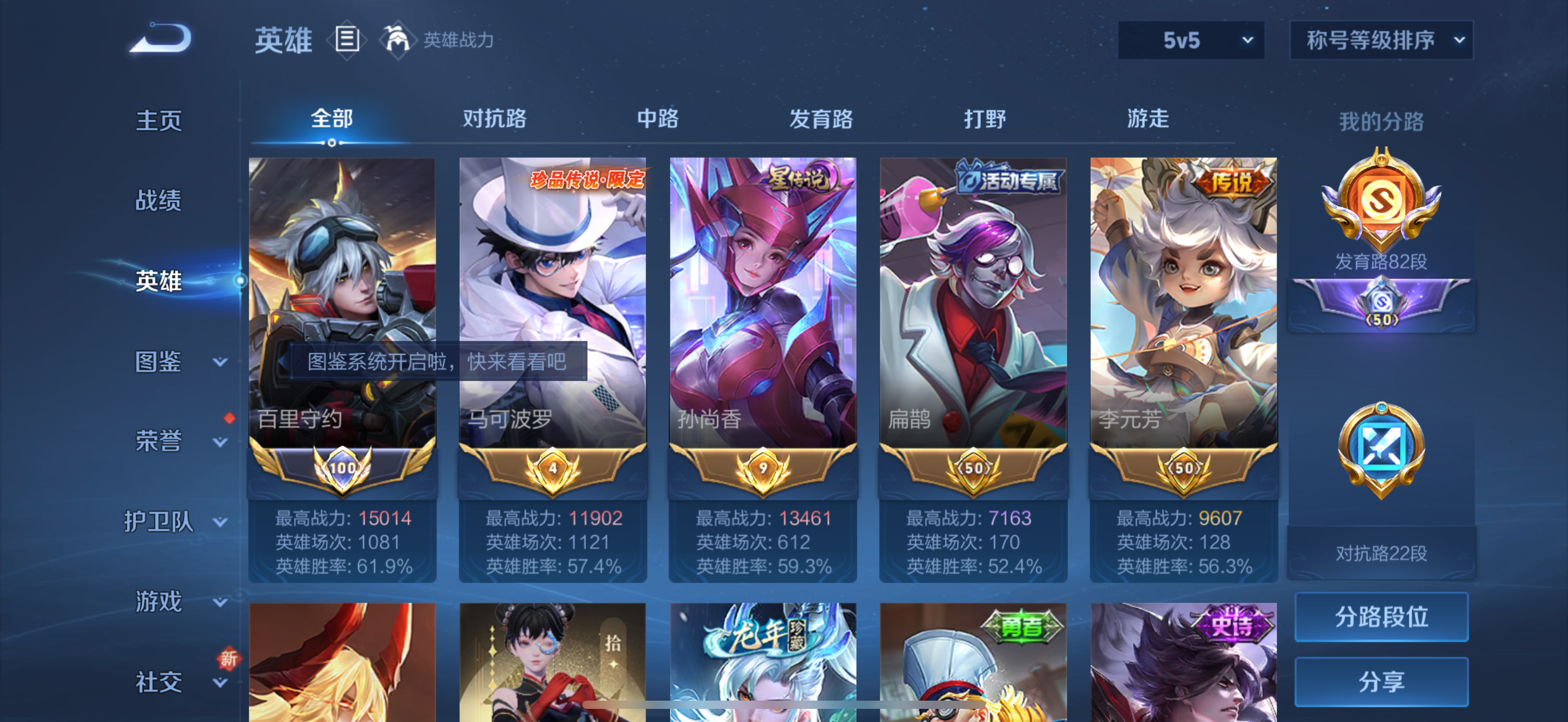This screenshot has height=722, width=1568.
Task: Go to 主页 in the sidebar
Action: 160,120
